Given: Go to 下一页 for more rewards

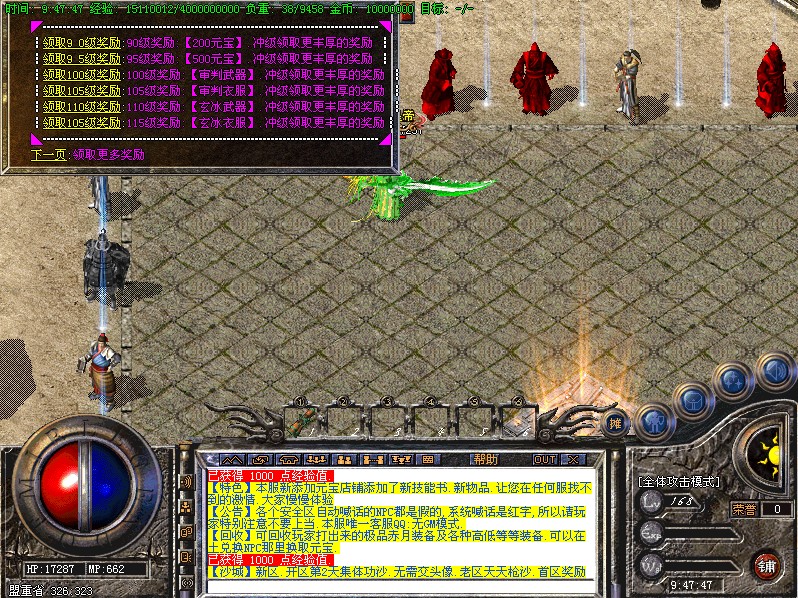Looking at the screenshot, I should (49, 155).
